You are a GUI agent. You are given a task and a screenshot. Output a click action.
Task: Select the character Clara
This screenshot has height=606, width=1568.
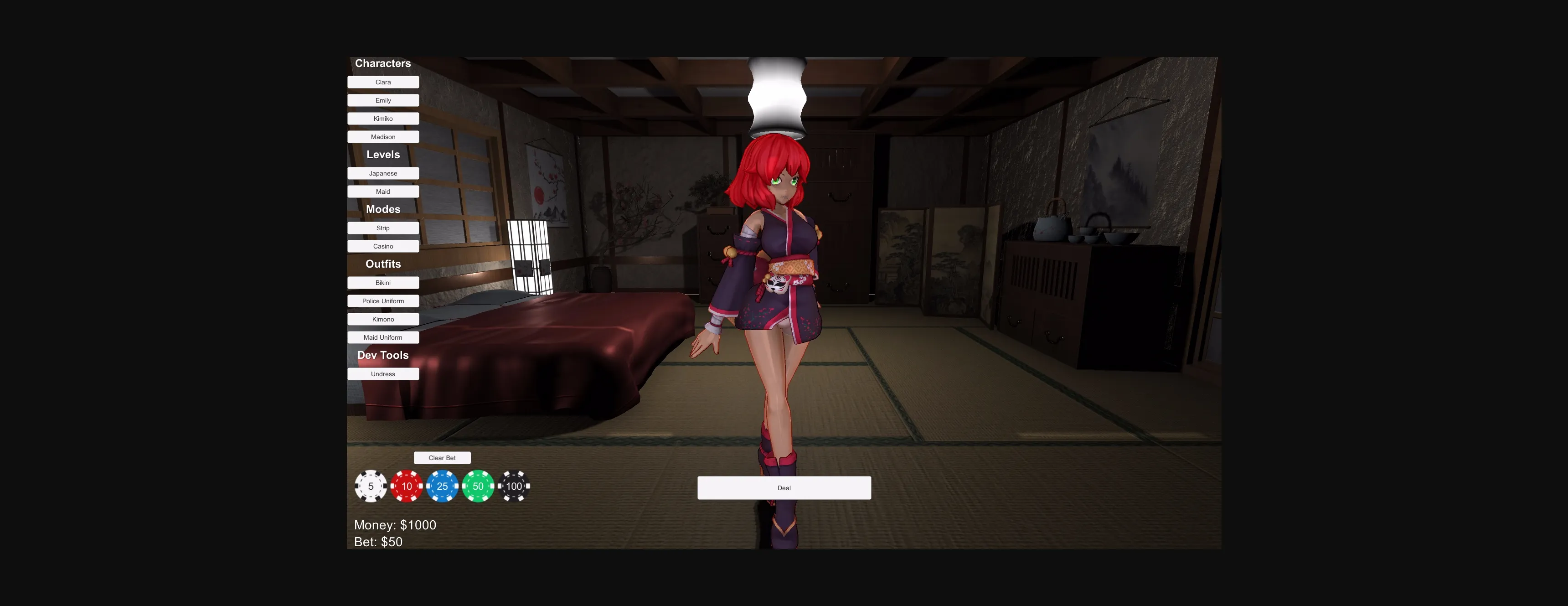tap(383, 82)
